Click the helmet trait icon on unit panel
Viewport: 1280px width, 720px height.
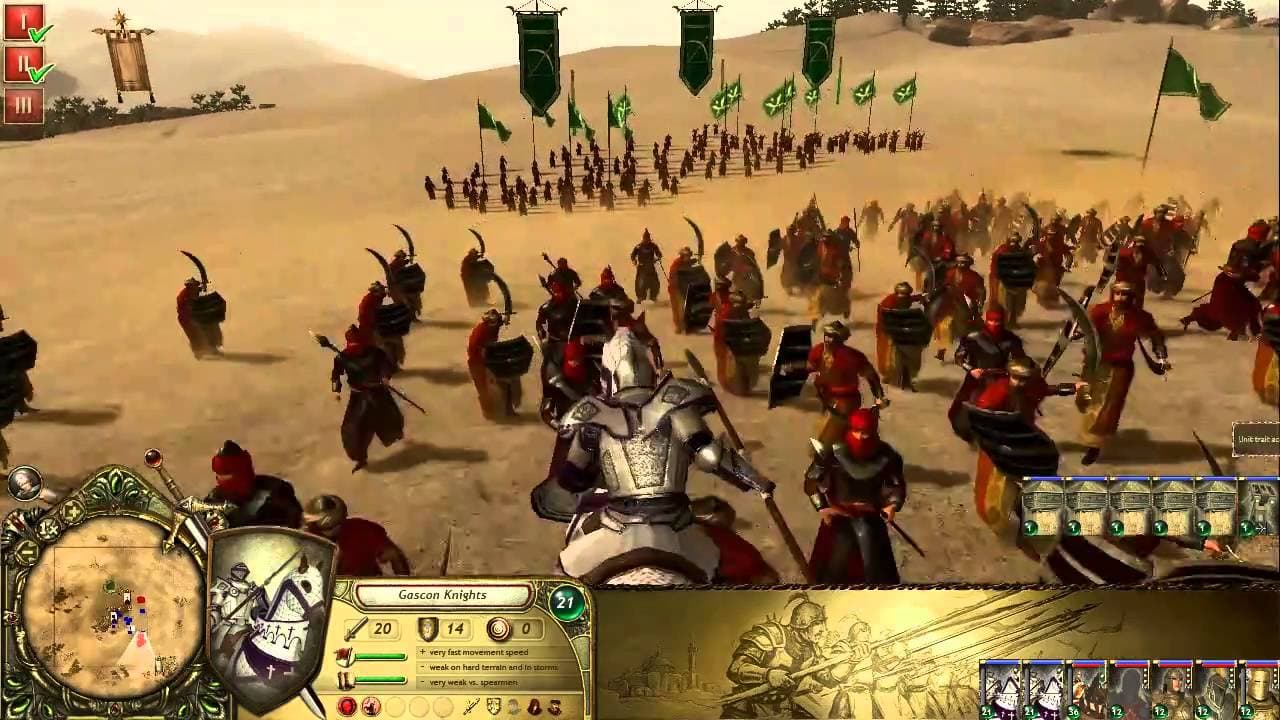coord(511,707)
